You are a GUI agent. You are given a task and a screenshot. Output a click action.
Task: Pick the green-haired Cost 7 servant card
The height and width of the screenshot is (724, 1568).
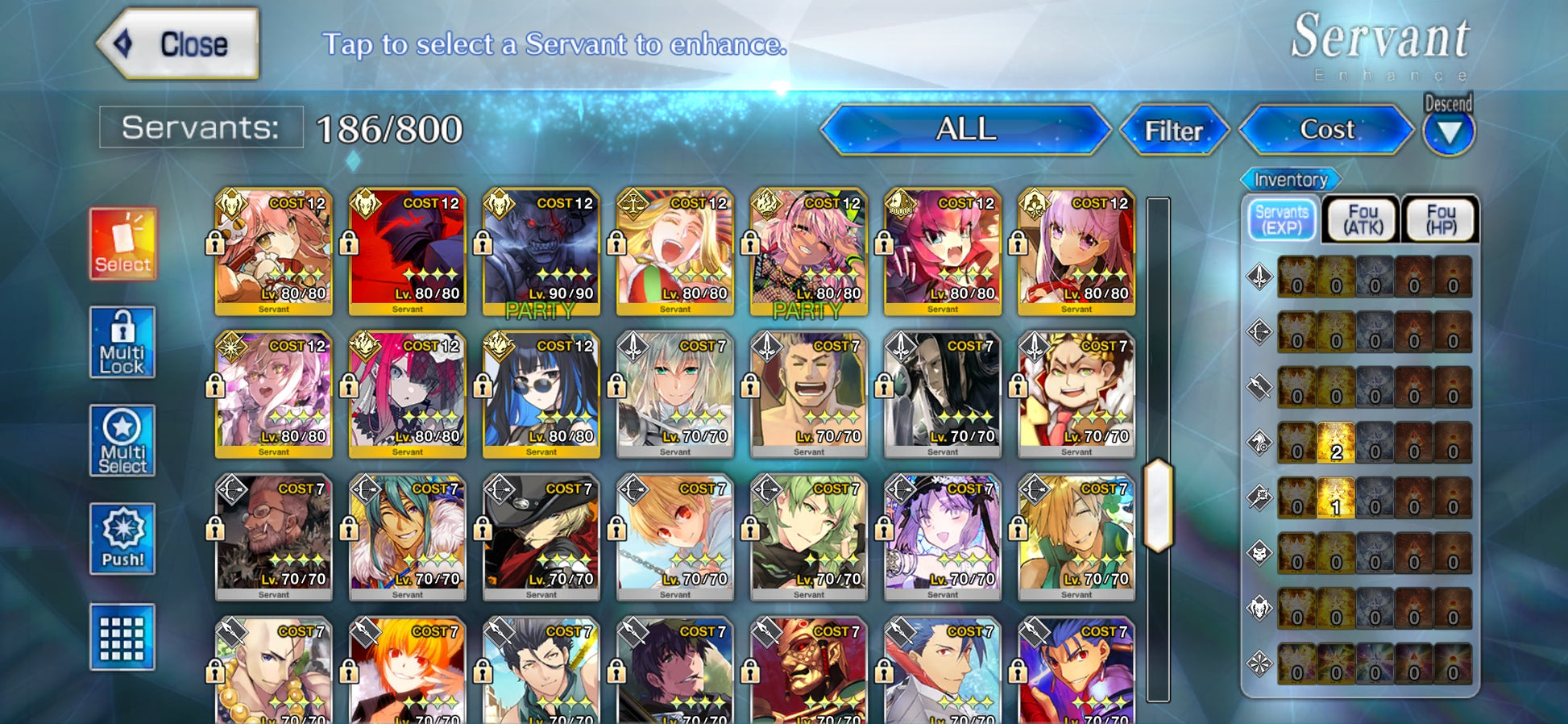pyautogui.click(x=808, y=537)
